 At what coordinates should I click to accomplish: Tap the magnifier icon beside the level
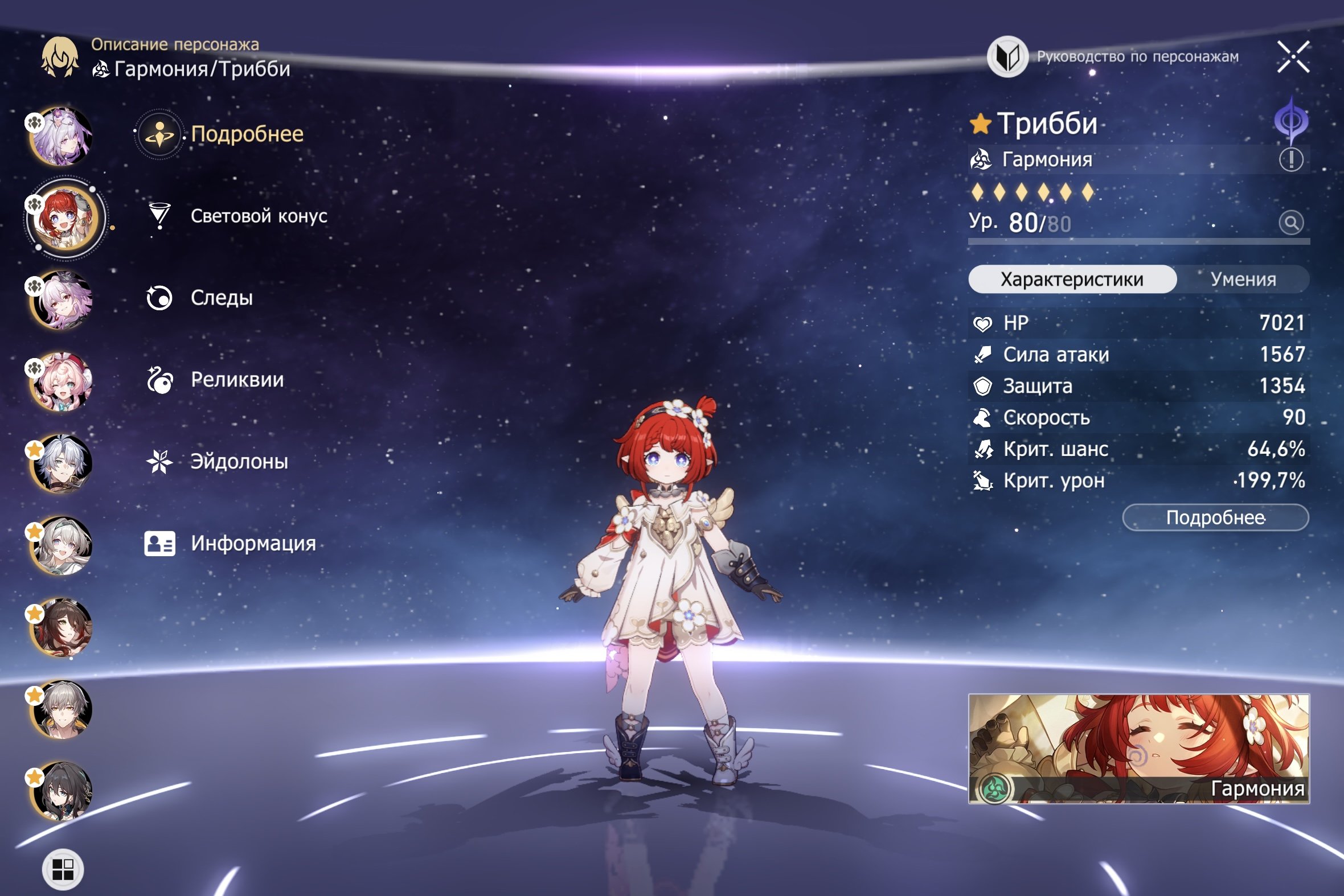(x=1291, y=222)
